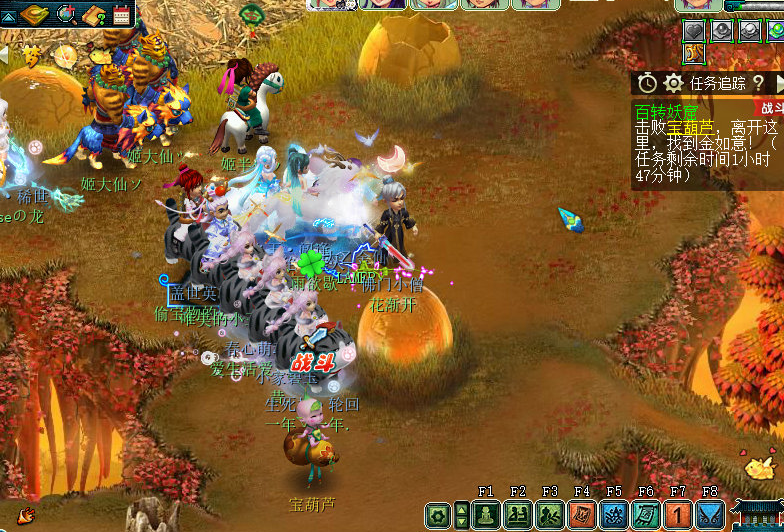Activate the F4 orange scroll skill
Image resolution: width=784 pixels, height=532 pixels.
582,516
